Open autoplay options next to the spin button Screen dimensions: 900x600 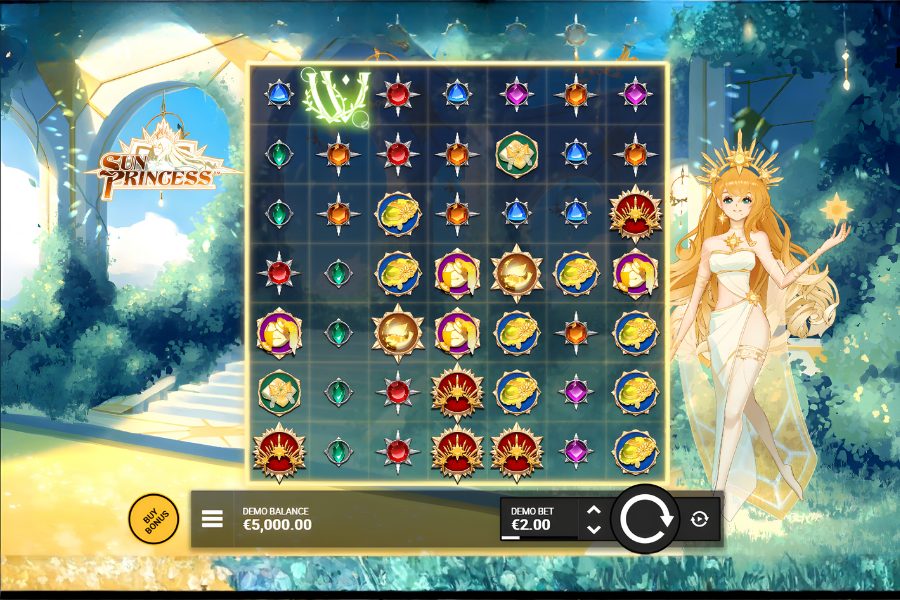(x=699, y=519)
